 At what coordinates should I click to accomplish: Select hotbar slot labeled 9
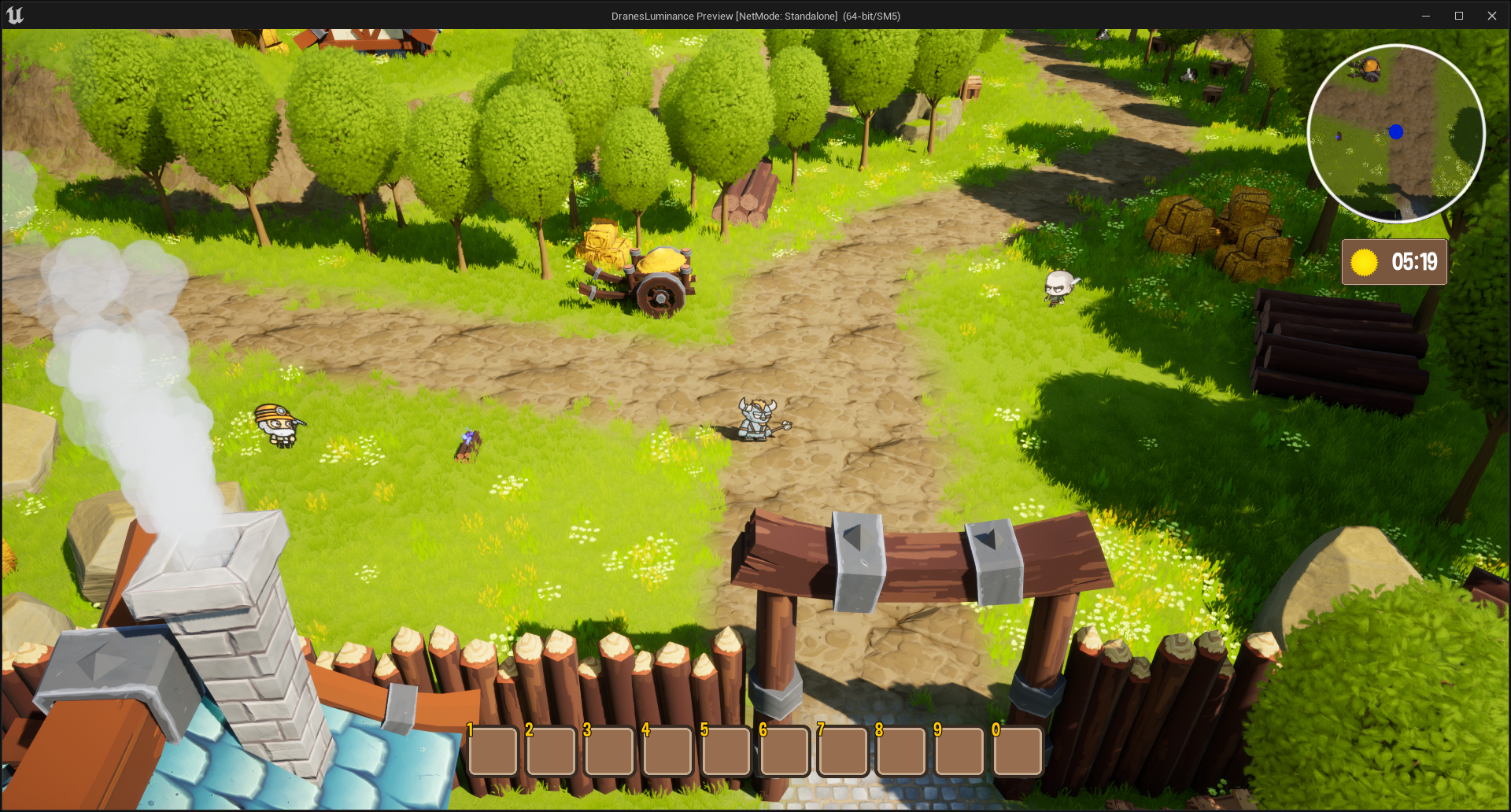click(x=959, y=751)
